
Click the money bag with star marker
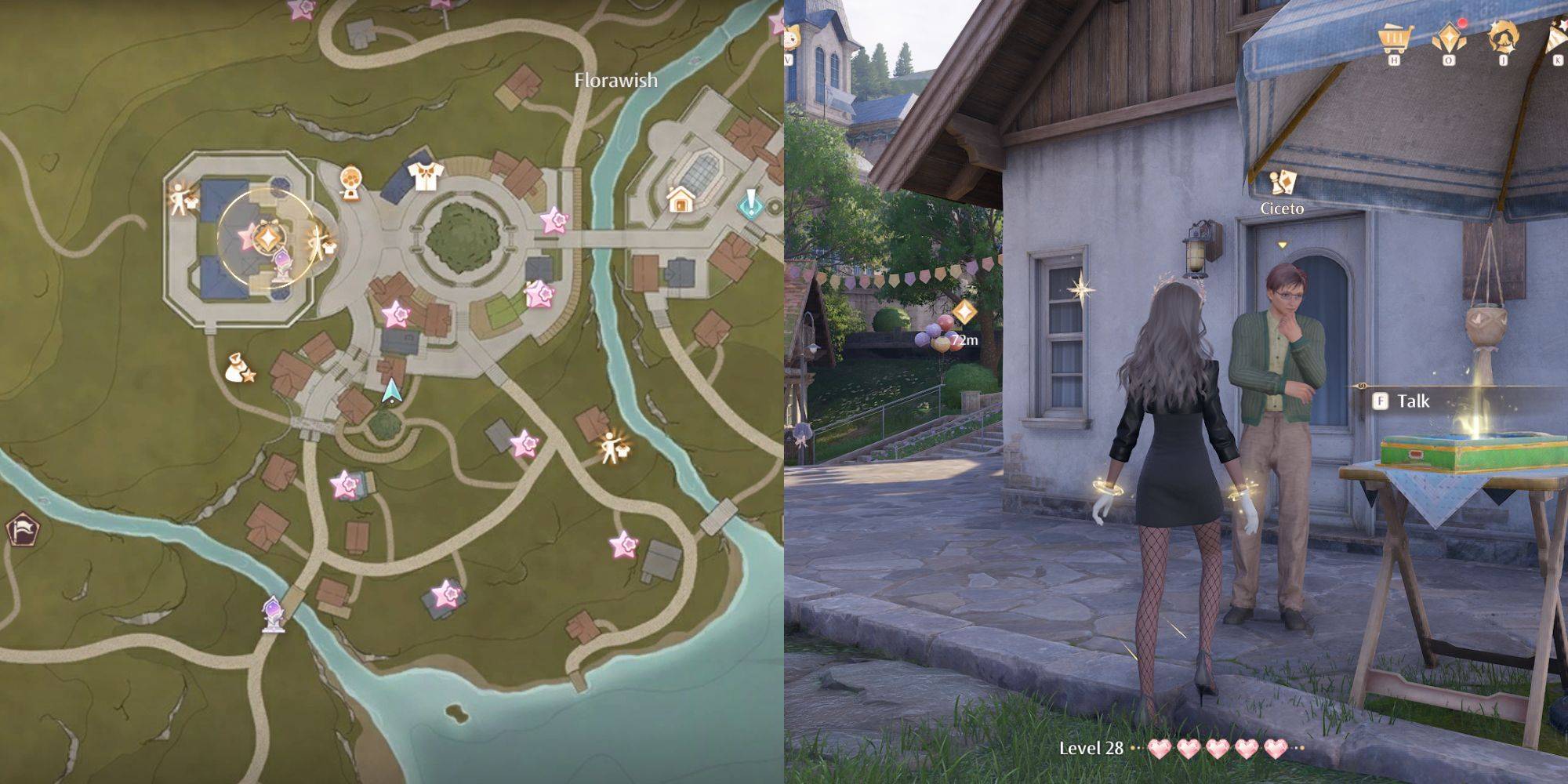238,368
